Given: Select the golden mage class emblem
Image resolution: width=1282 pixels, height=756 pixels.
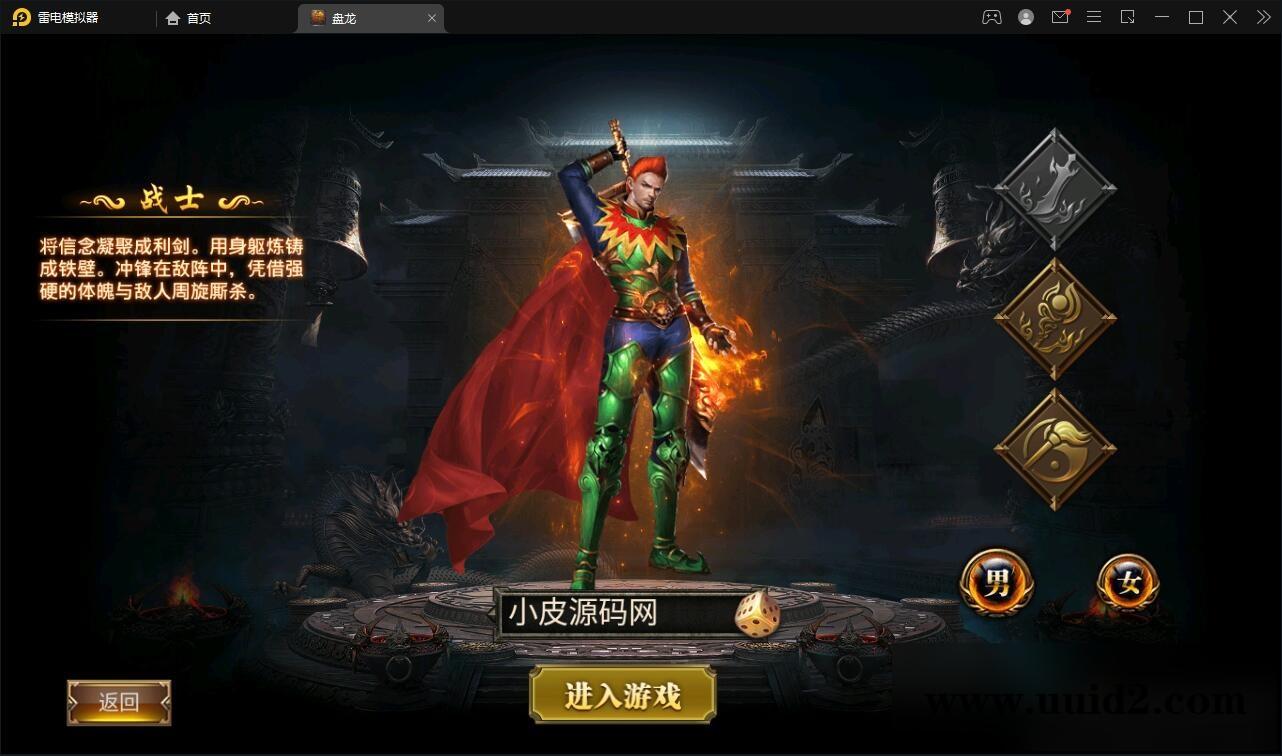Looking at the screenshot, I should 1053,315.
